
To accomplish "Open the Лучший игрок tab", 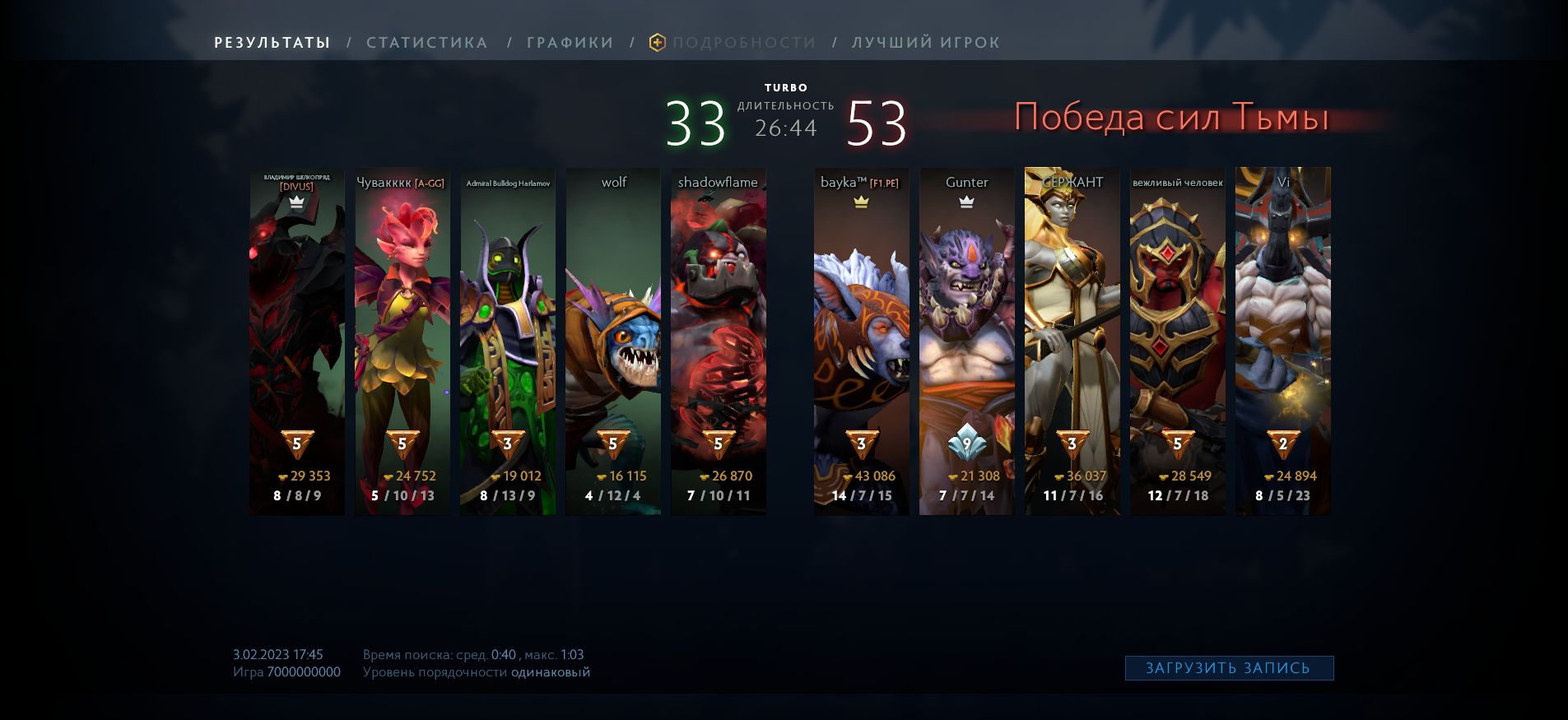I will pyautogui.click(x=925, y=43).
